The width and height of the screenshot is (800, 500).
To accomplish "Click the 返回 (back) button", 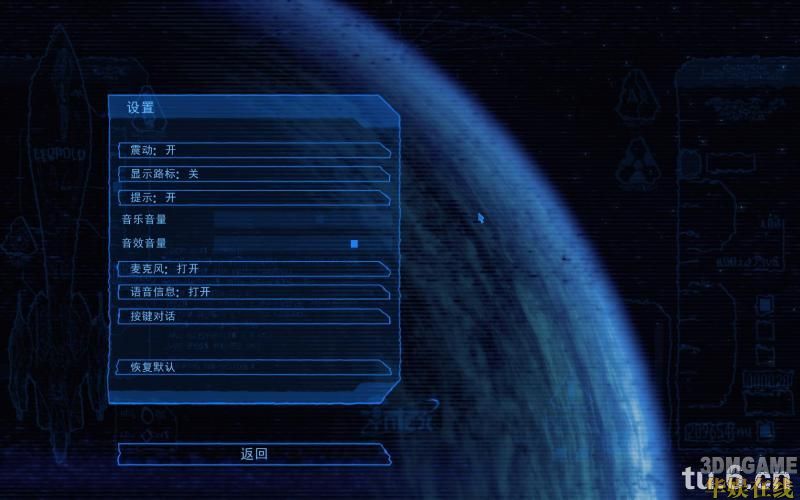I will tap(254, 454).
